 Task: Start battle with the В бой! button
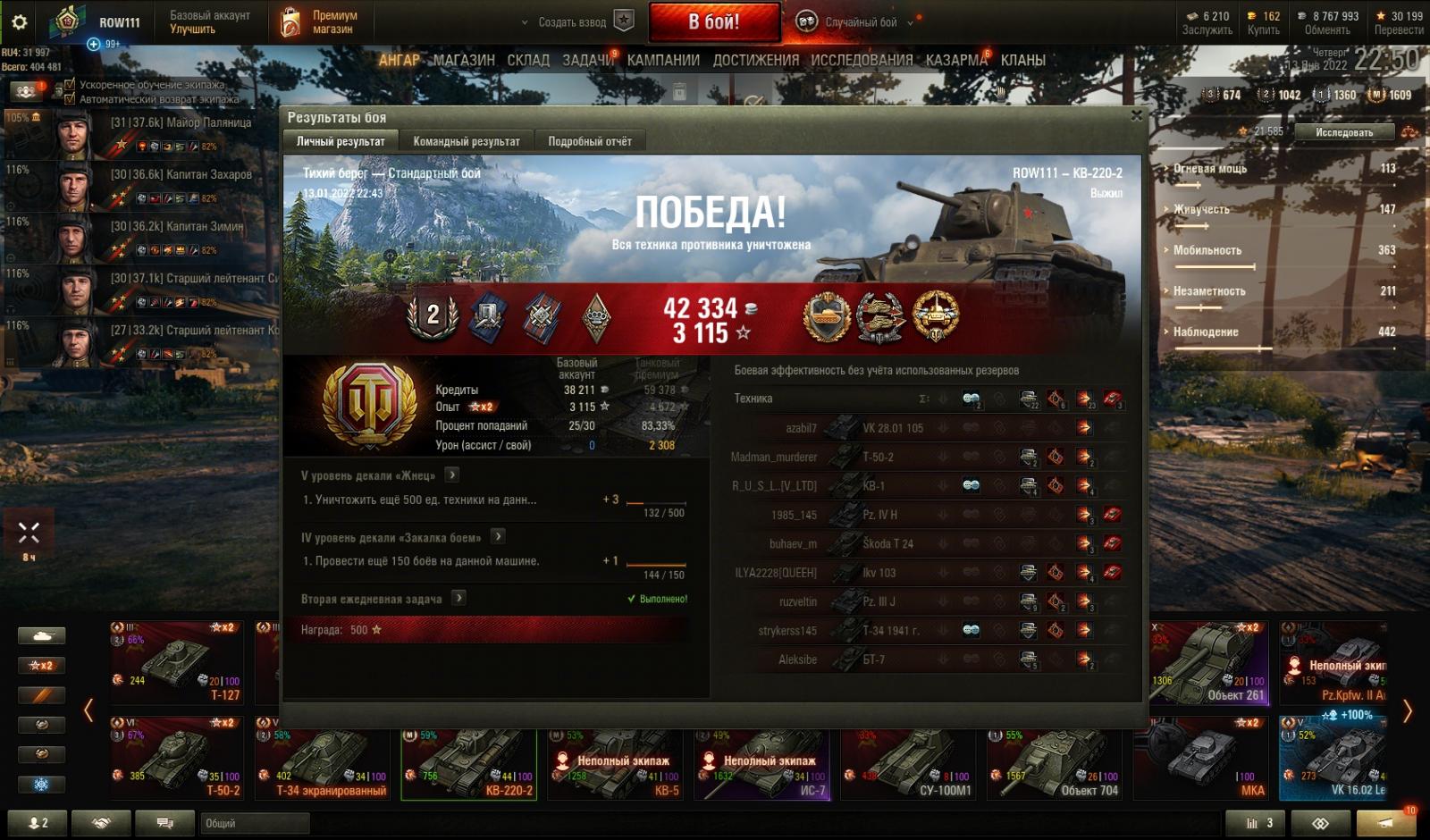click(713, 22)
